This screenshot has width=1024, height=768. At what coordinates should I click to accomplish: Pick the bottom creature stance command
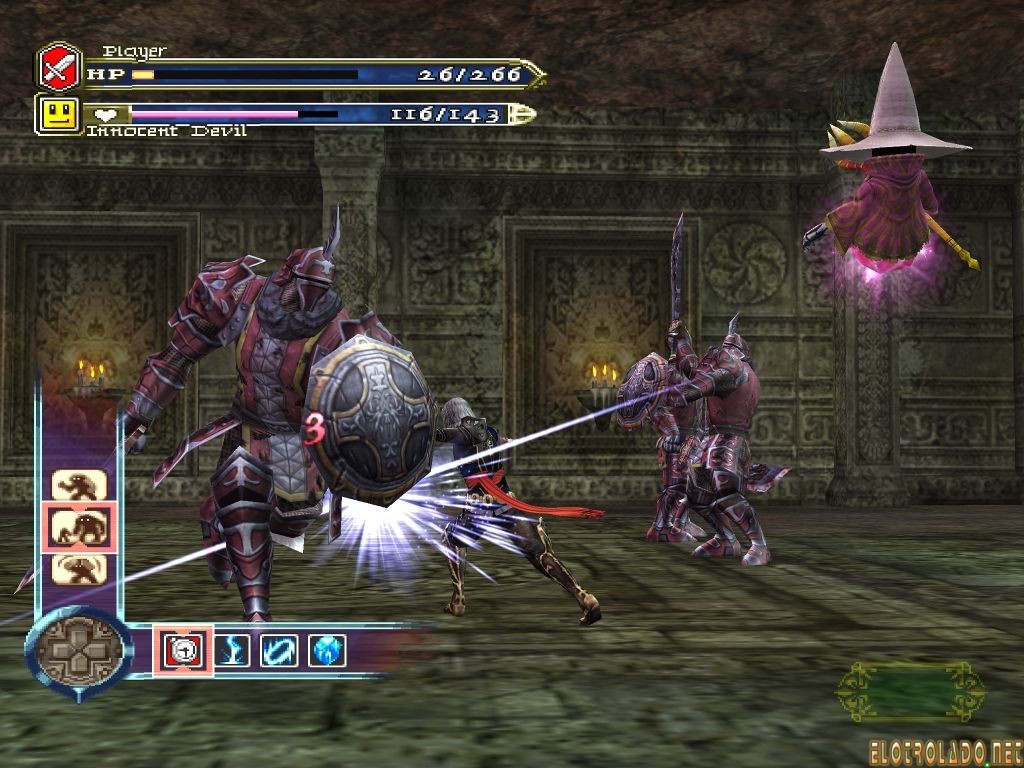[x=79, y=568]
